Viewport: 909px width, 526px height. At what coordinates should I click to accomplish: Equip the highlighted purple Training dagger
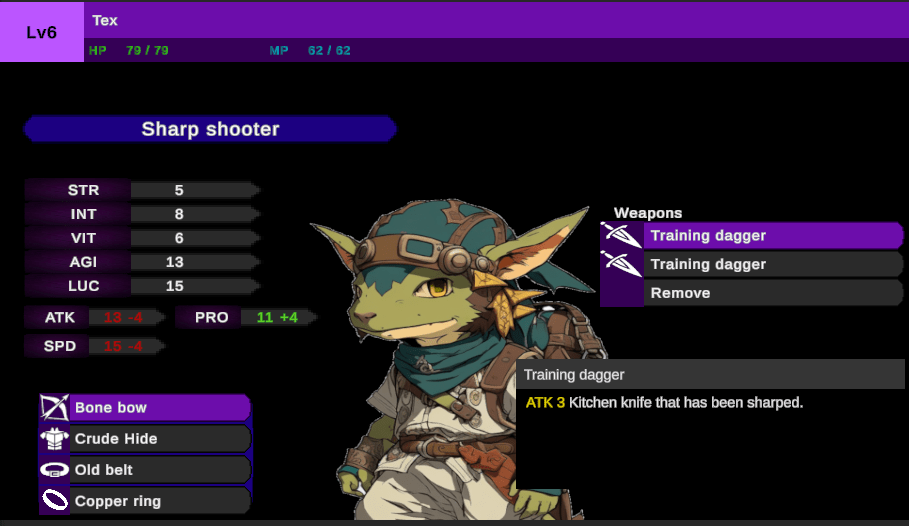tap(752, 236)
